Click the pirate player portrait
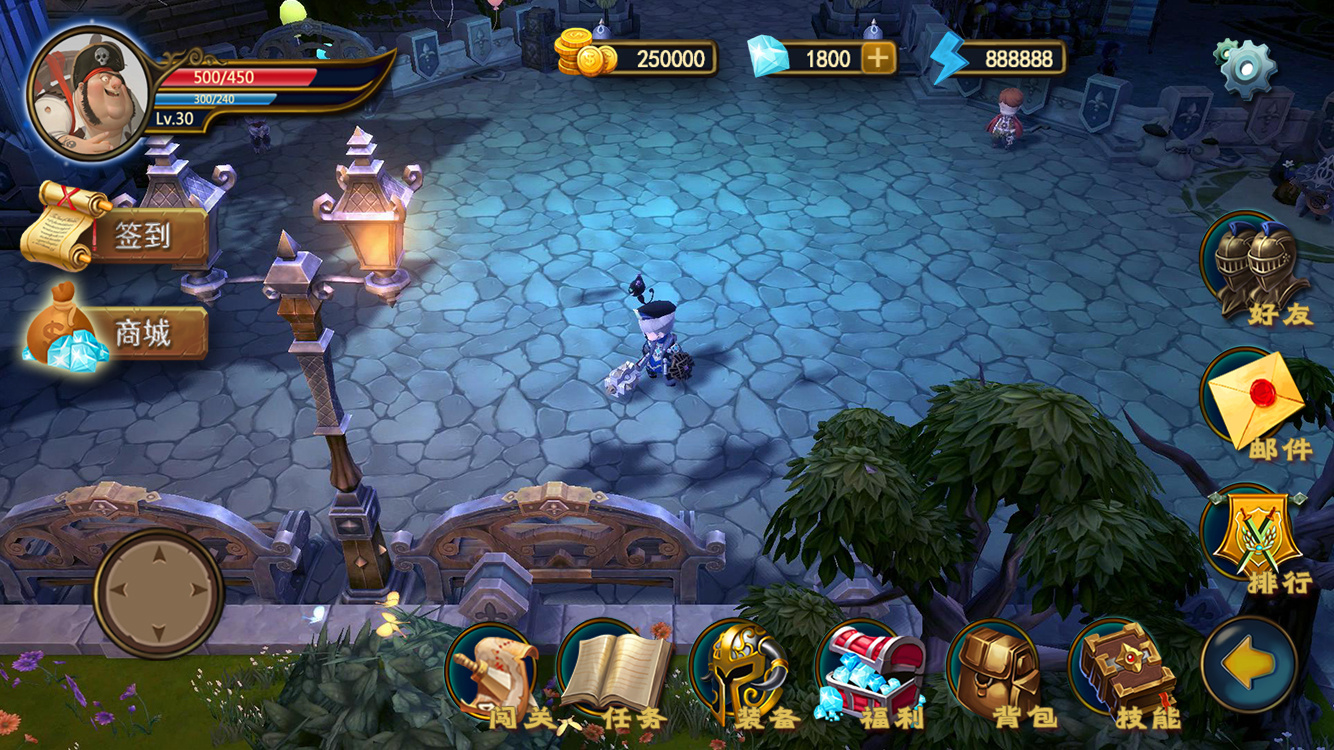This screenshot has width=1334, height=750. click(x=88, y=93)
